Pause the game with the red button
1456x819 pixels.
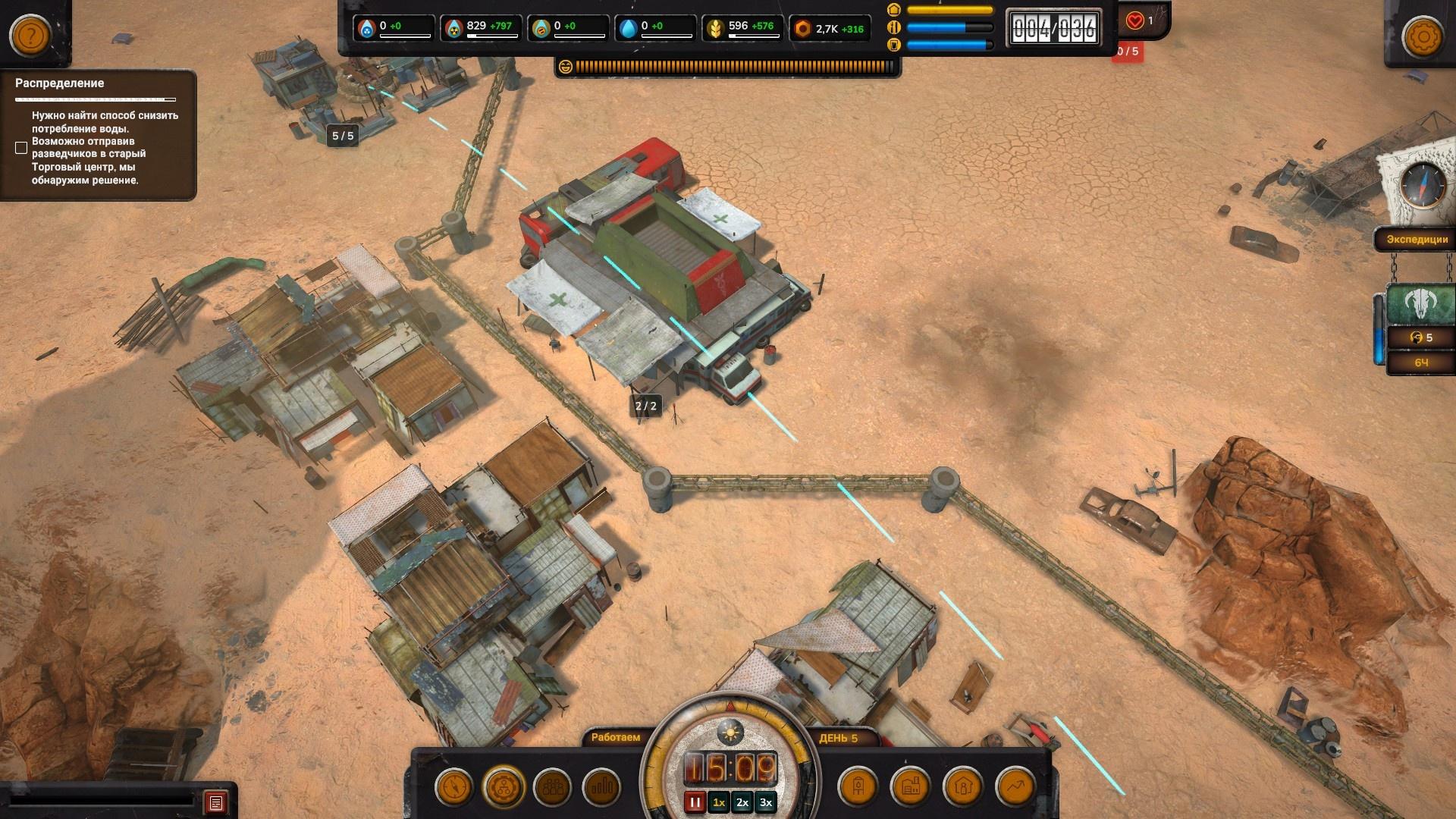point(695,802)
